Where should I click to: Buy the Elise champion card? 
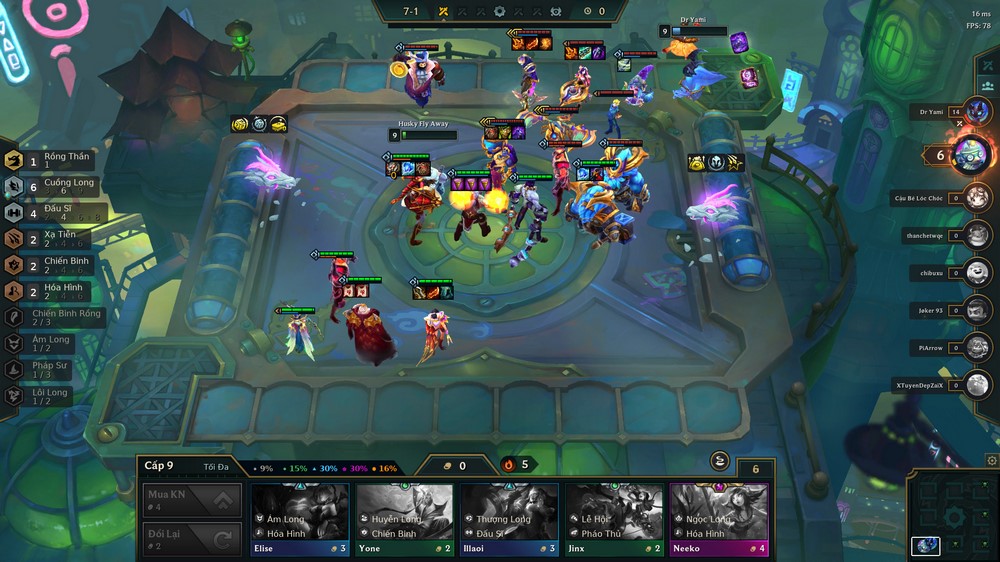click(300, 519)
